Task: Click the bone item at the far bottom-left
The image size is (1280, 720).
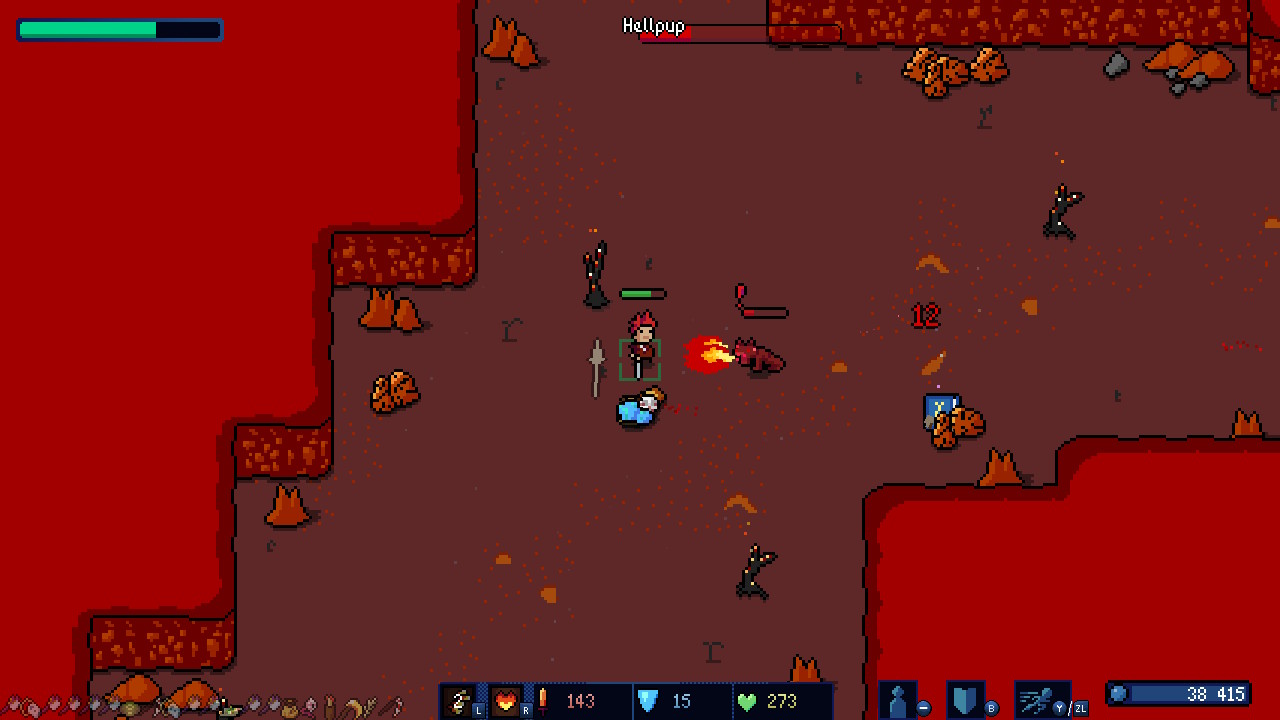Action: point(14,706)
